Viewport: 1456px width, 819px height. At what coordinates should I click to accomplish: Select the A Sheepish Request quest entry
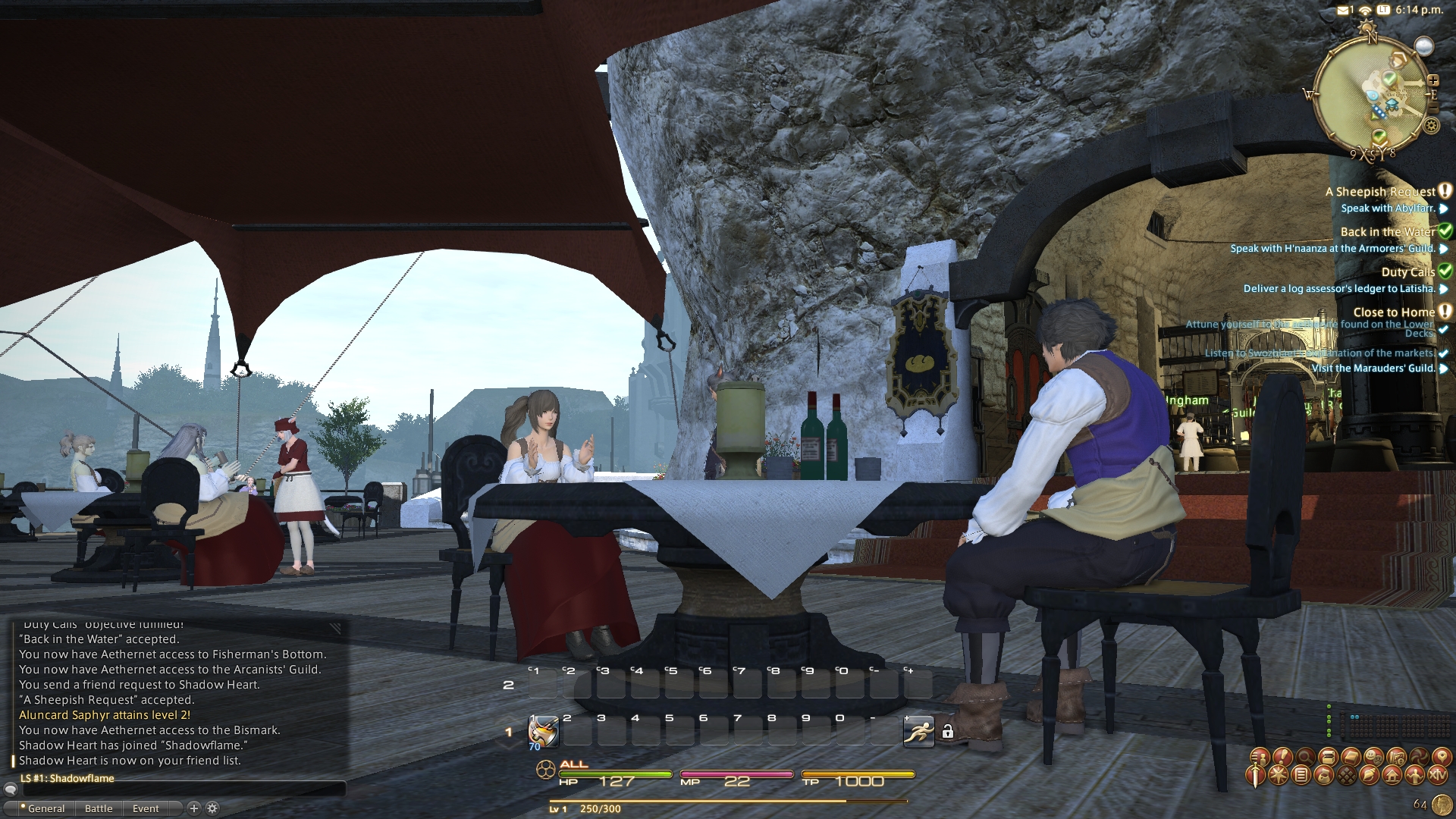click(x=1380, y=192)
